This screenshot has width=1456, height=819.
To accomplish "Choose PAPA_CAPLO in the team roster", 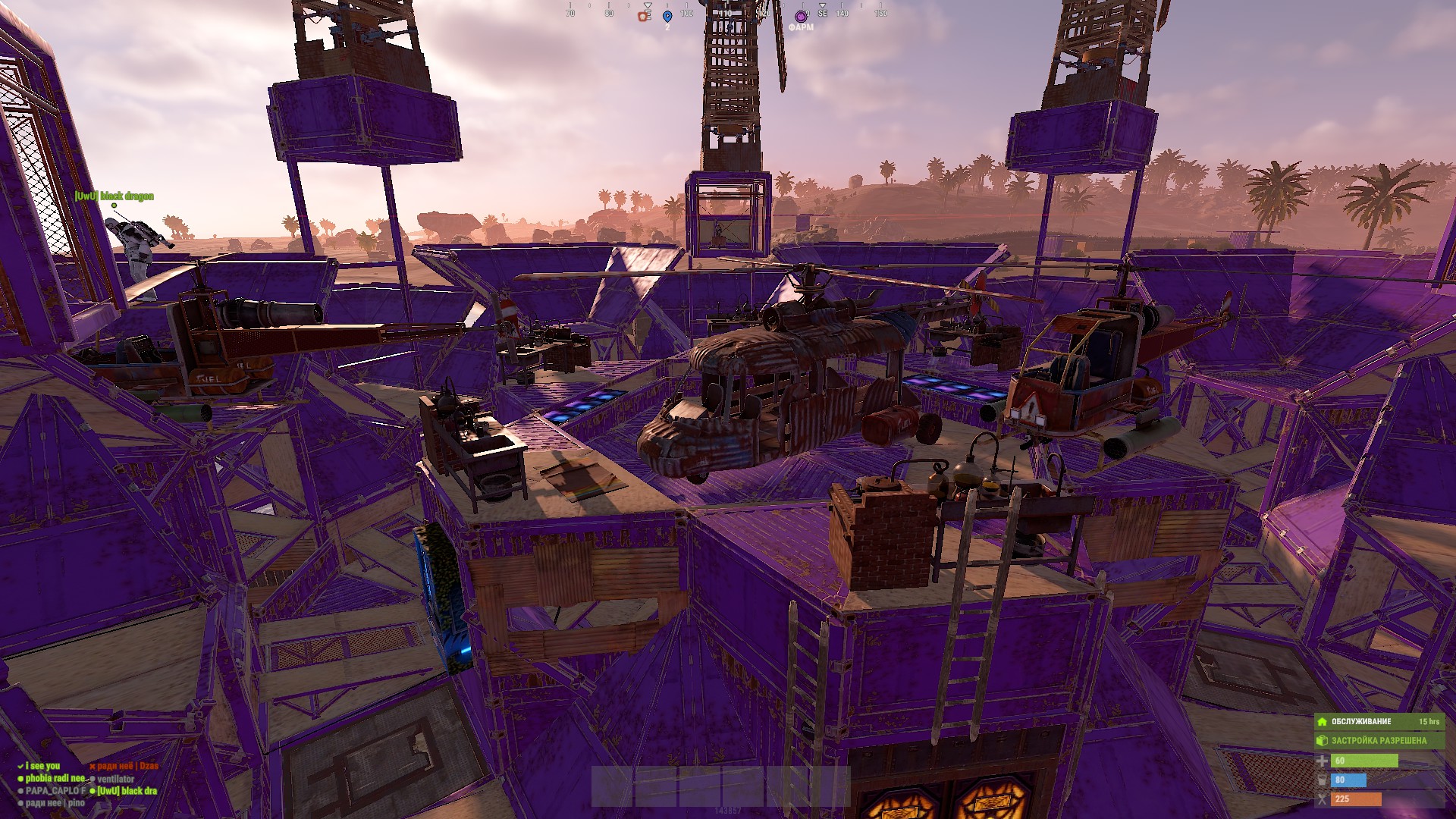I will click(x=55, y=790).
